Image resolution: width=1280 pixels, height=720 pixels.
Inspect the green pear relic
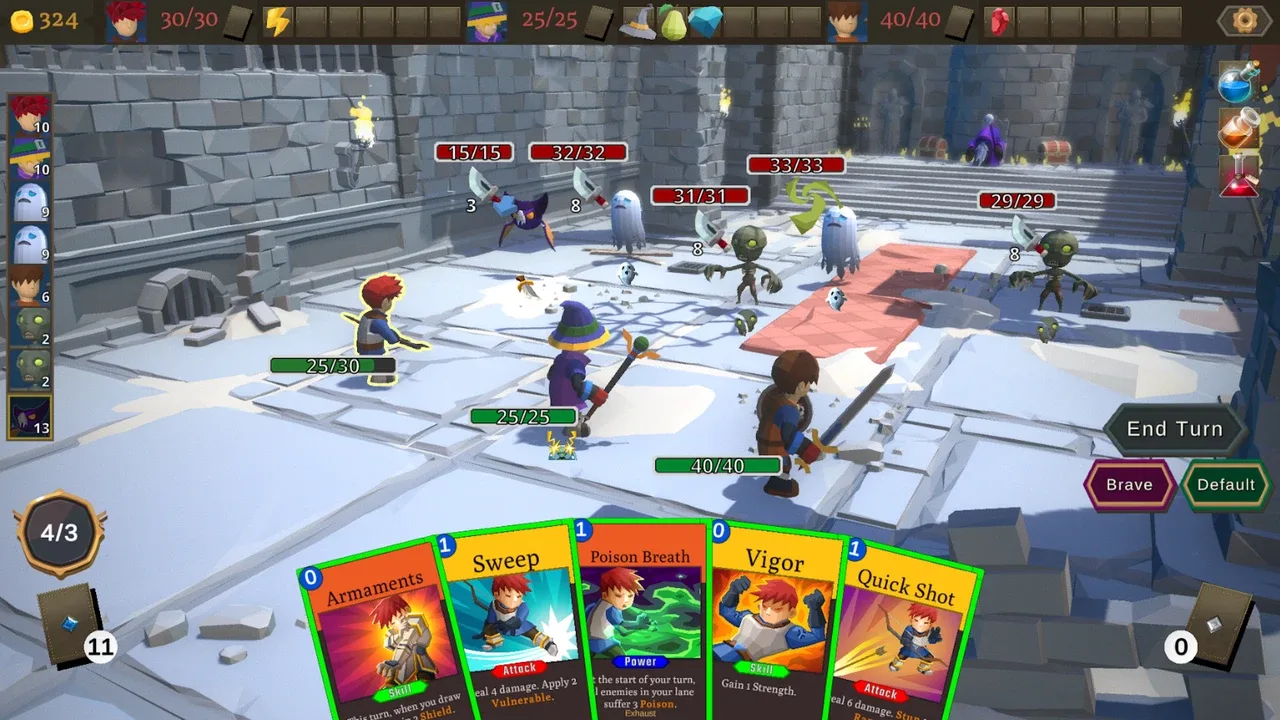[x=671, y=21]
